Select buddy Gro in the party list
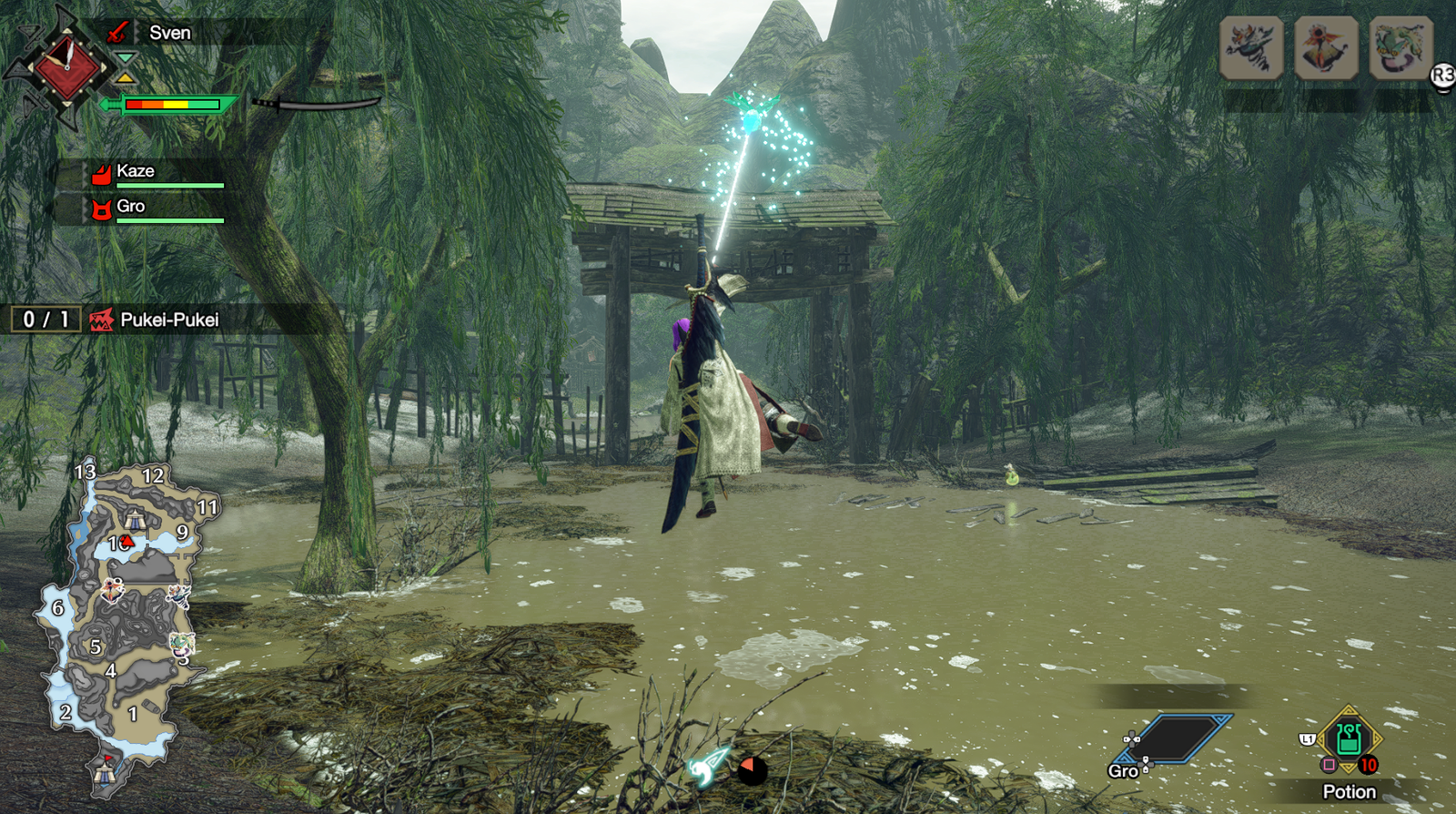This screenshot has width=1456, height=814. point(131,207)
